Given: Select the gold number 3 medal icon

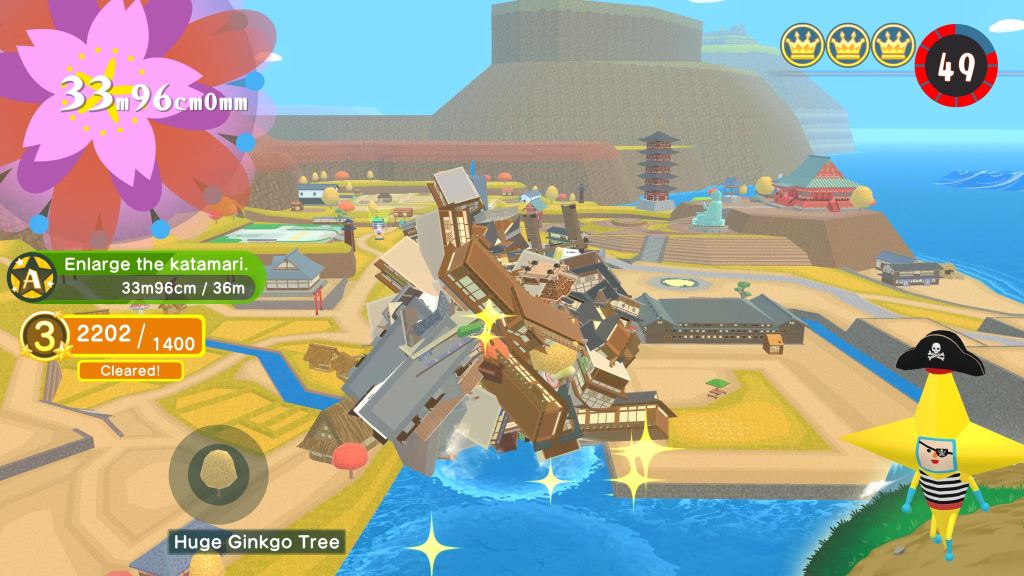Looking at the screenshot, I should 42,338.
